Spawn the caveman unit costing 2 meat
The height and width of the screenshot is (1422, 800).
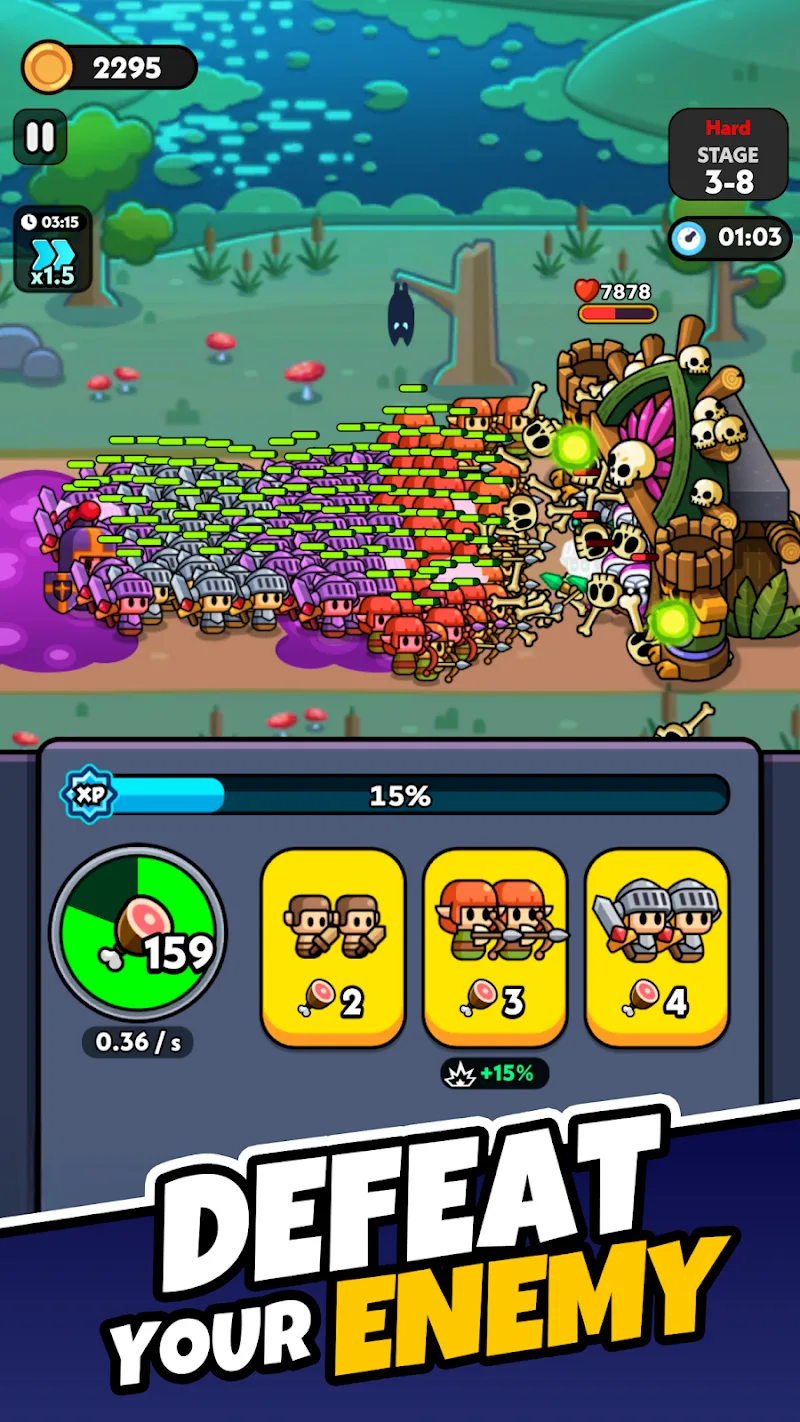333,946
